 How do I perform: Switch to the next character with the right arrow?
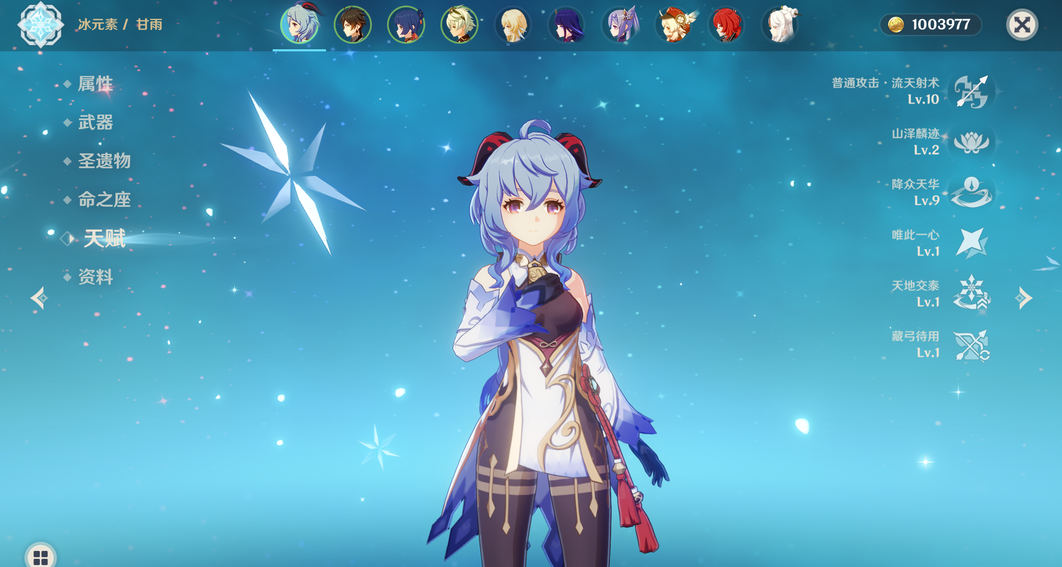point(1024,298)
